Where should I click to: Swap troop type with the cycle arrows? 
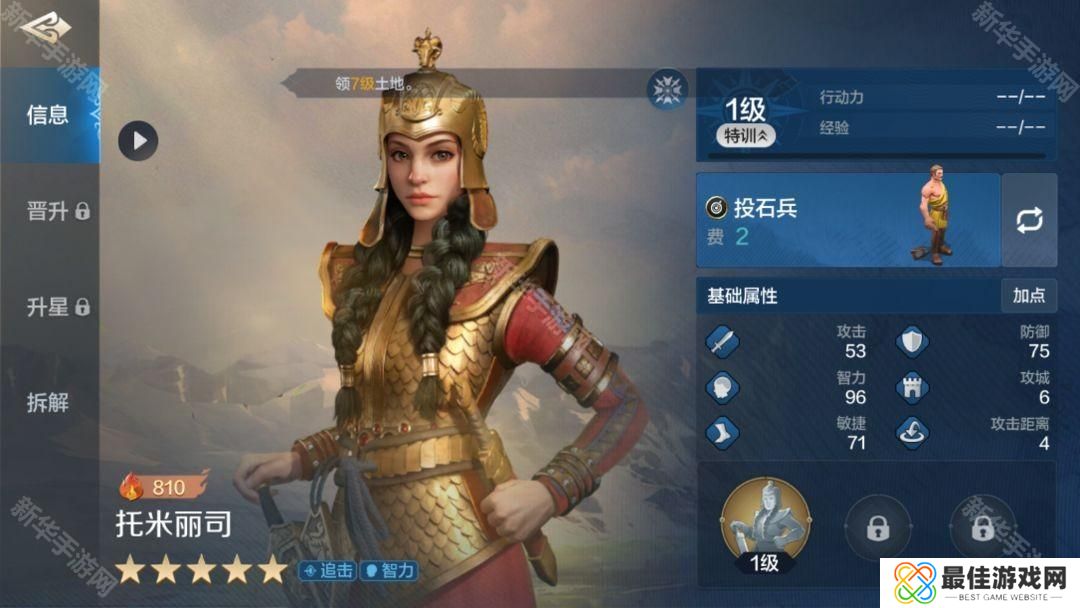pyautogui.click(x=1029, y=220)
